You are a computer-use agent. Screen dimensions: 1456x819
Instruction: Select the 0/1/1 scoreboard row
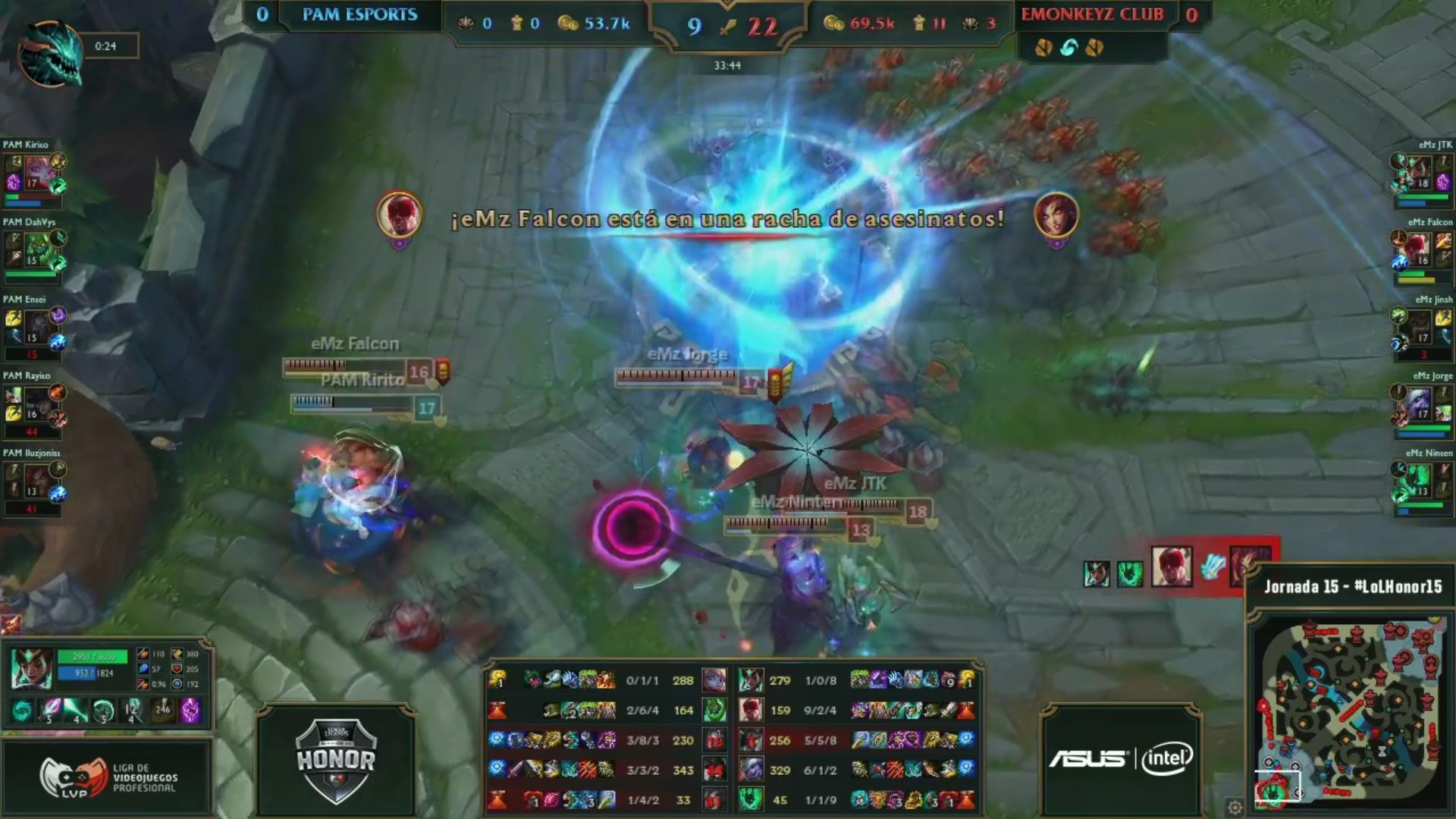click(x=642, y=680)
